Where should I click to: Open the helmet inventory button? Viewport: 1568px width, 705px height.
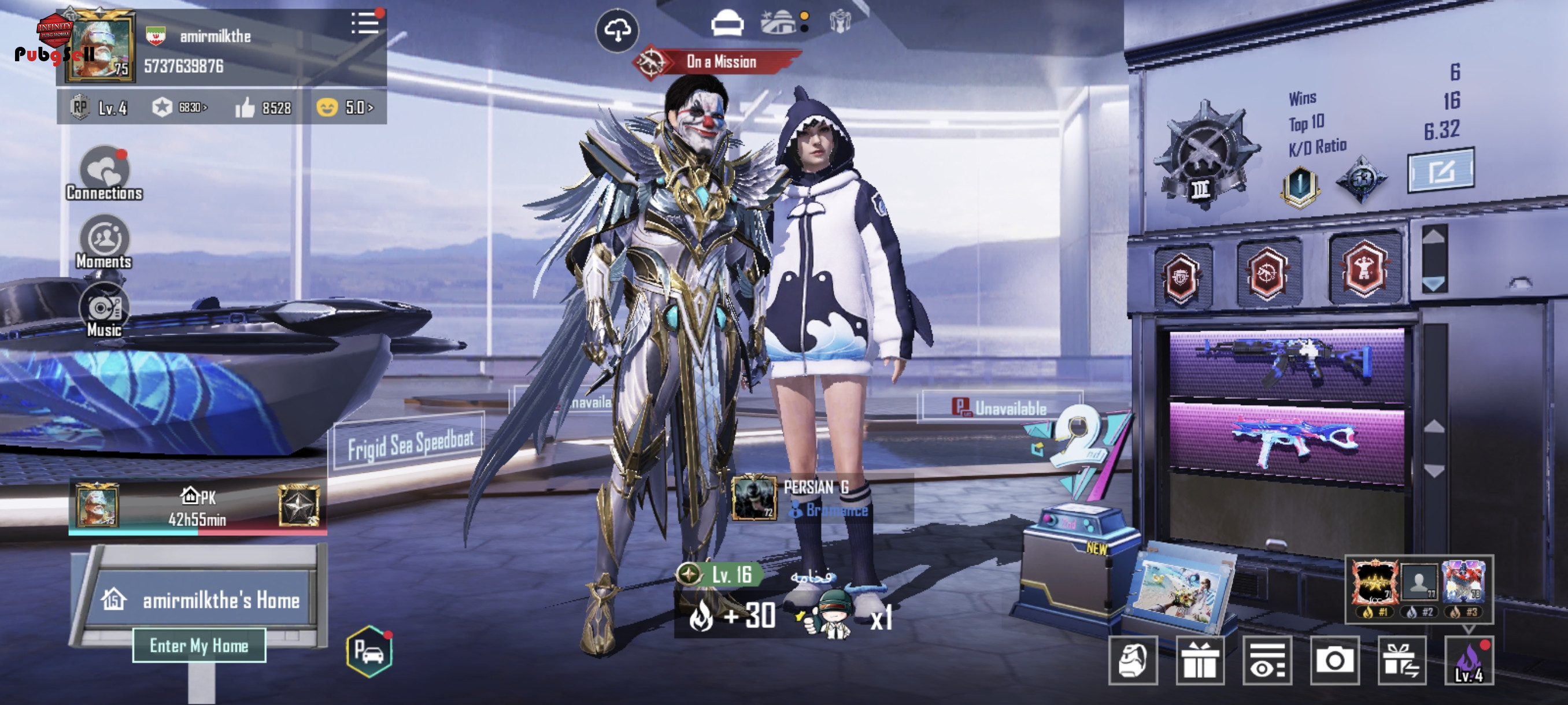coord(1133,661)
